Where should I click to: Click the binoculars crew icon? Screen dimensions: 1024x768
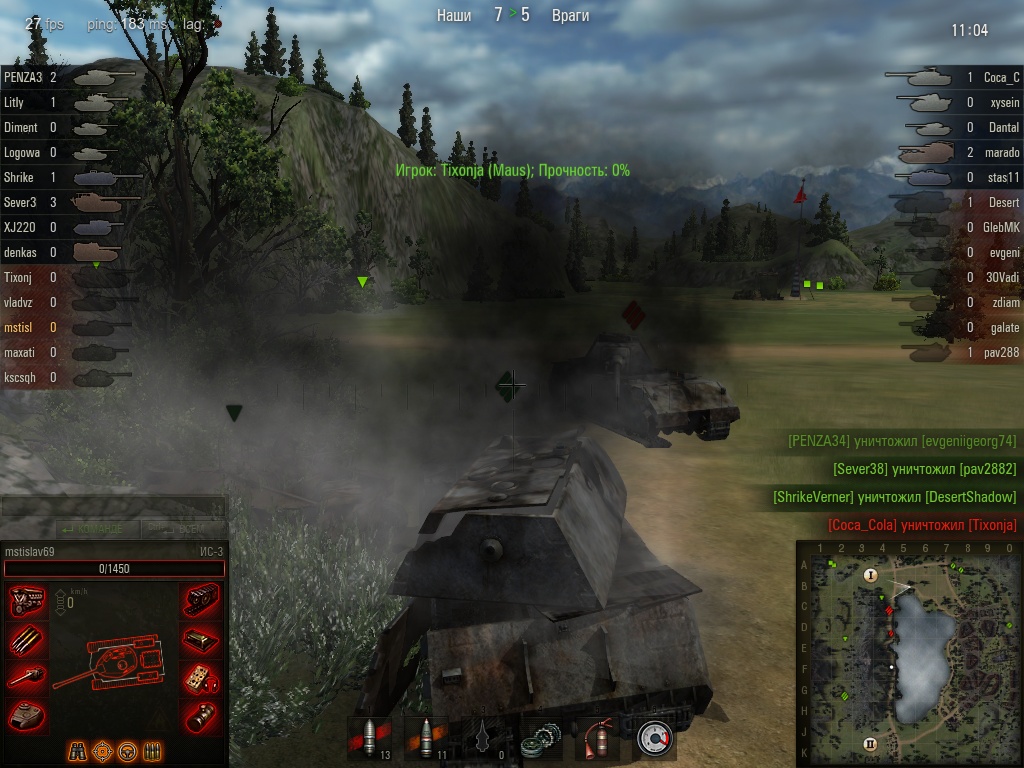[x=78, y=751]
